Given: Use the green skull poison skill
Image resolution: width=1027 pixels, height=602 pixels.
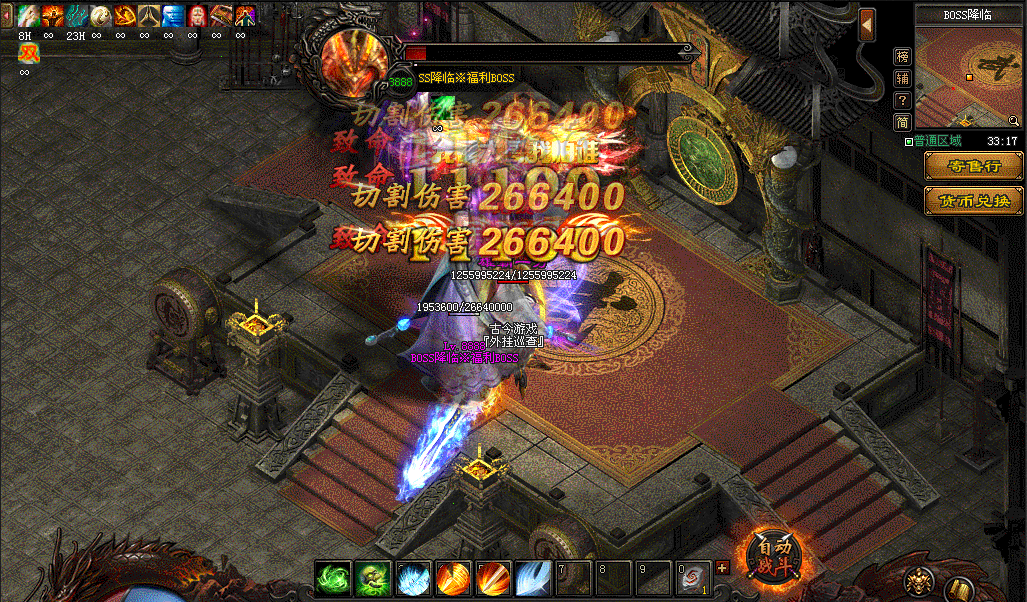Looking at the screenshot, I should pos(373,579).
